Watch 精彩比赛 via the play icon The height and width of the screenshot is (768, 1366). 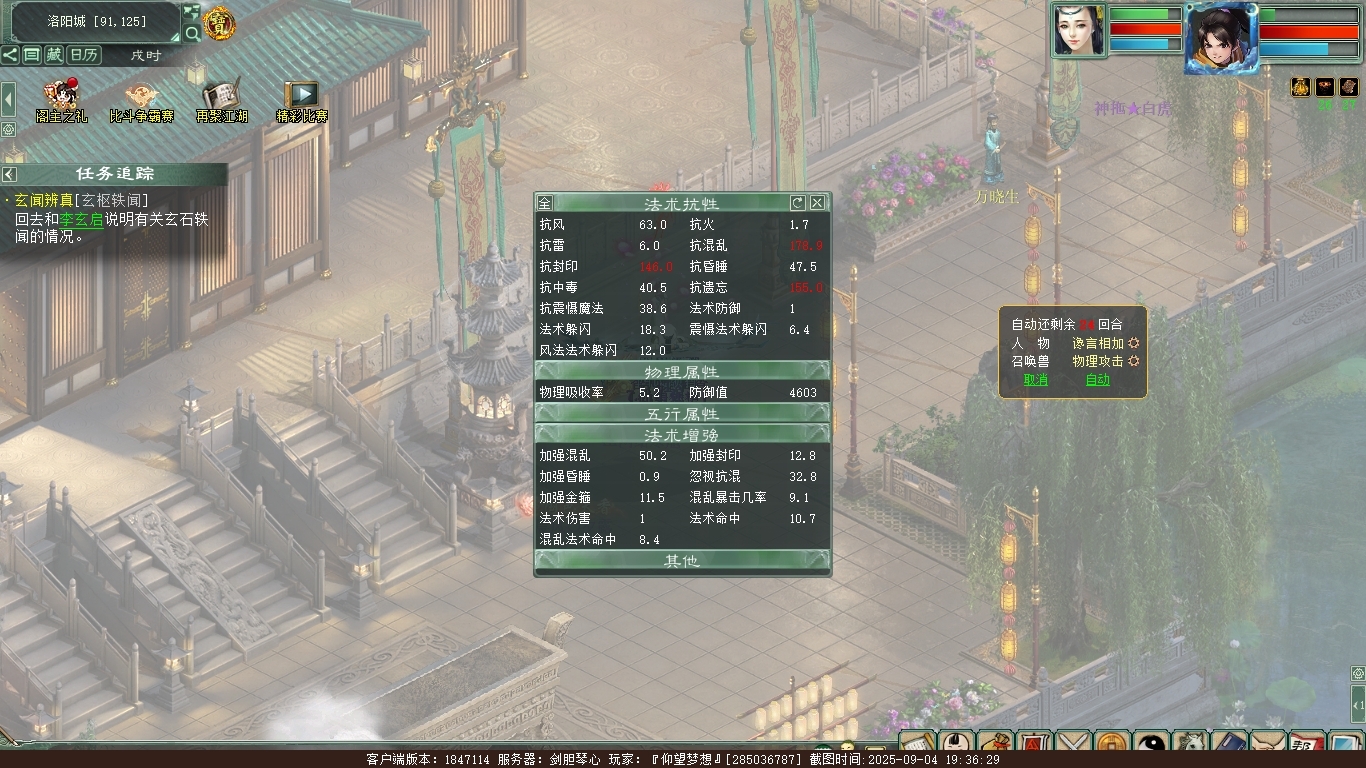[x=301, y=98]
